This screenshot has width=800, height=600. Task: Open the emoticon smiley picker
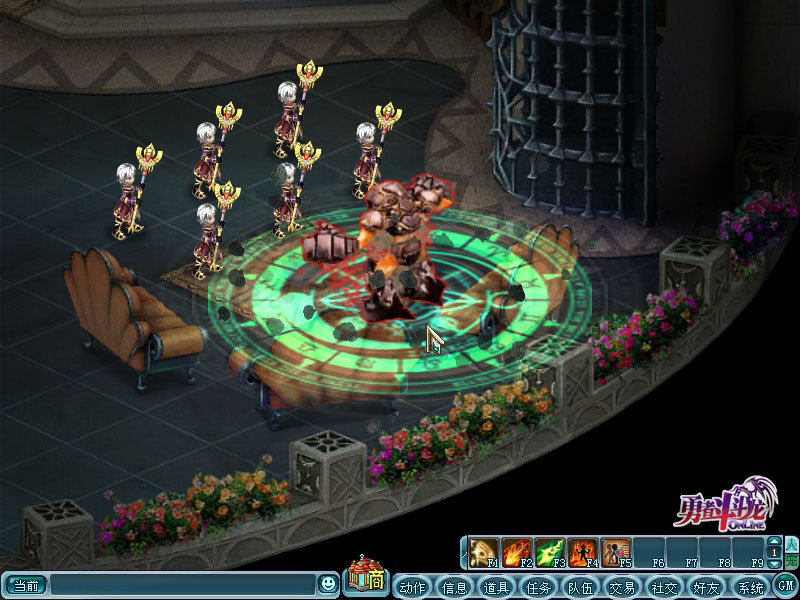(328, 583)
